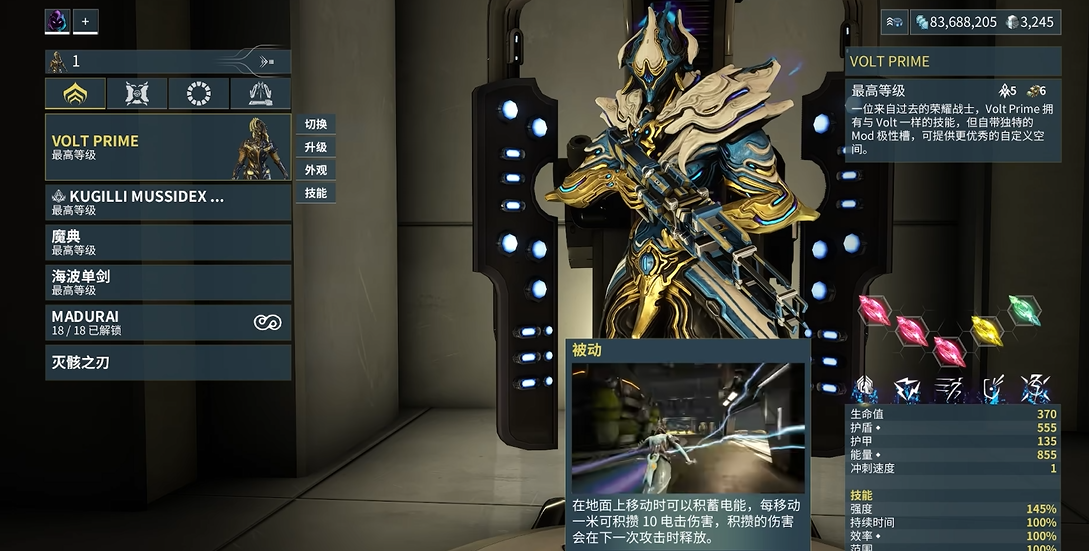Click the 切换 (switch) button
The height and width of the screenshot is (551, 1089).
(x=315, y=124)
